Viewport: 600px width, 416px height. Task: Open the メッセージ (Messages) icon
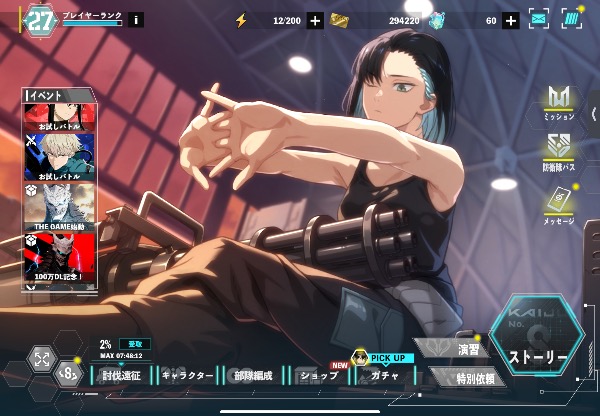[559, 205]
